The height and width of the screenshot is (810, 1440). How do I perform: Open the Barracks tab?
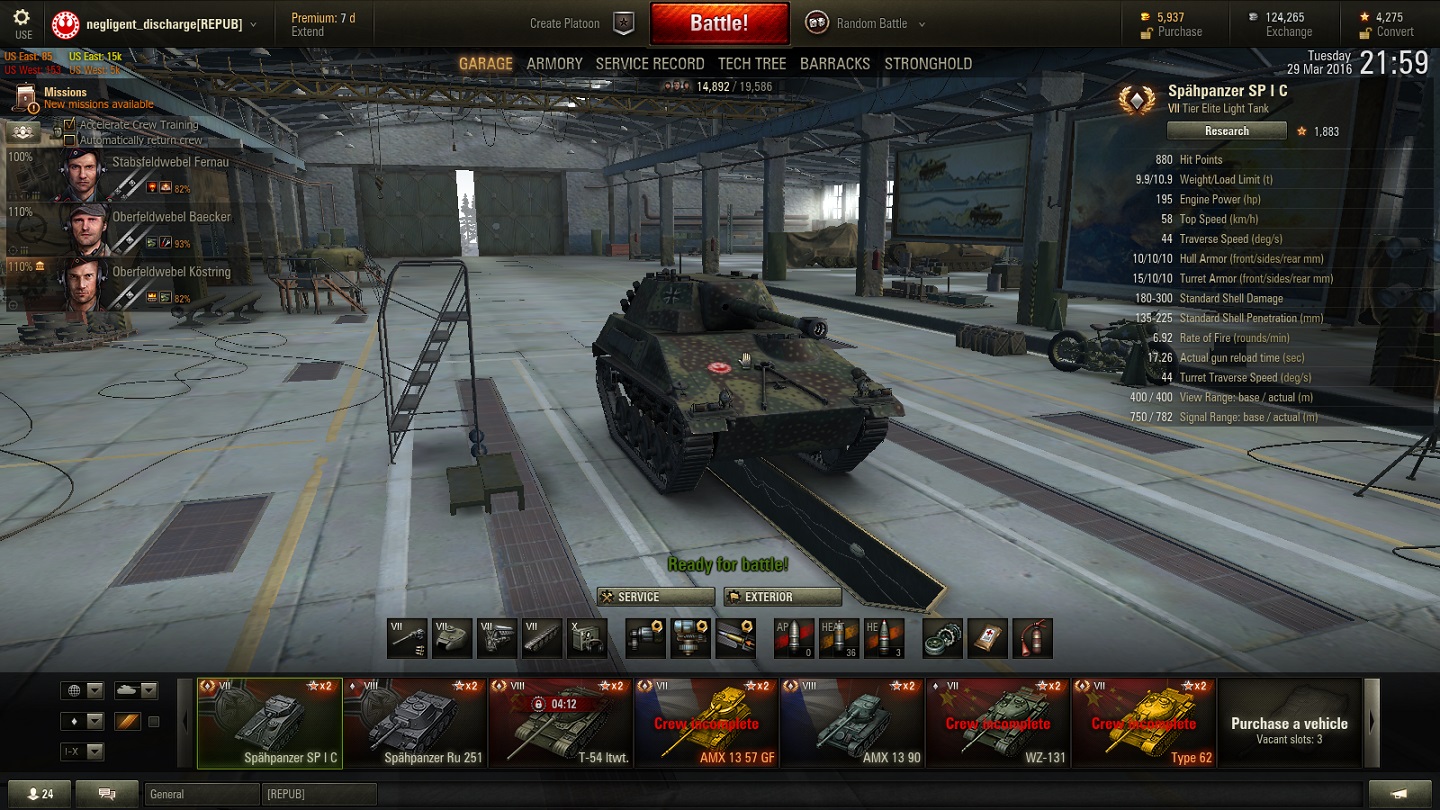tap(835, 64)
